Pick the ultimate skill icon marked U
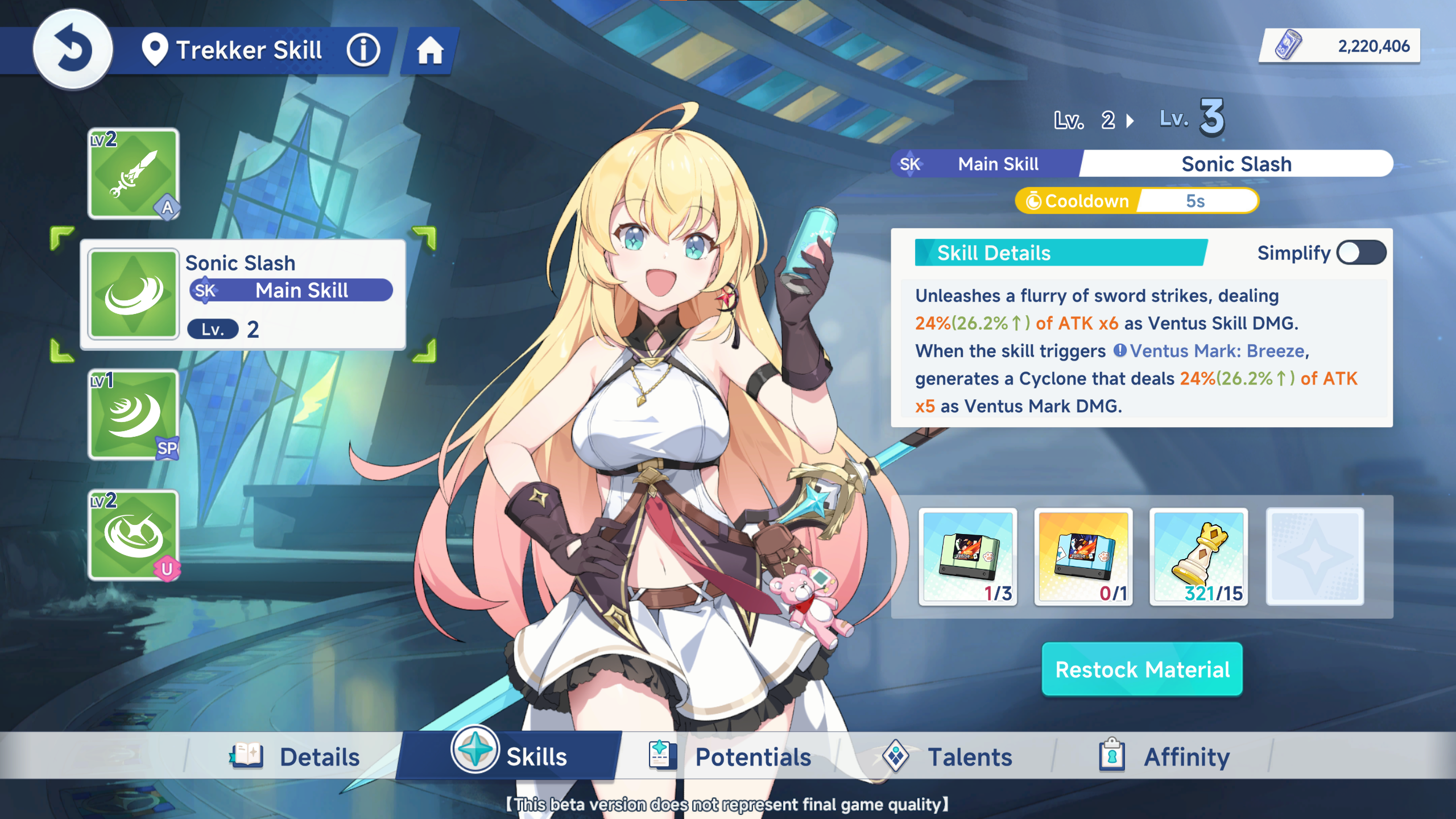 (x=134, y=535)
